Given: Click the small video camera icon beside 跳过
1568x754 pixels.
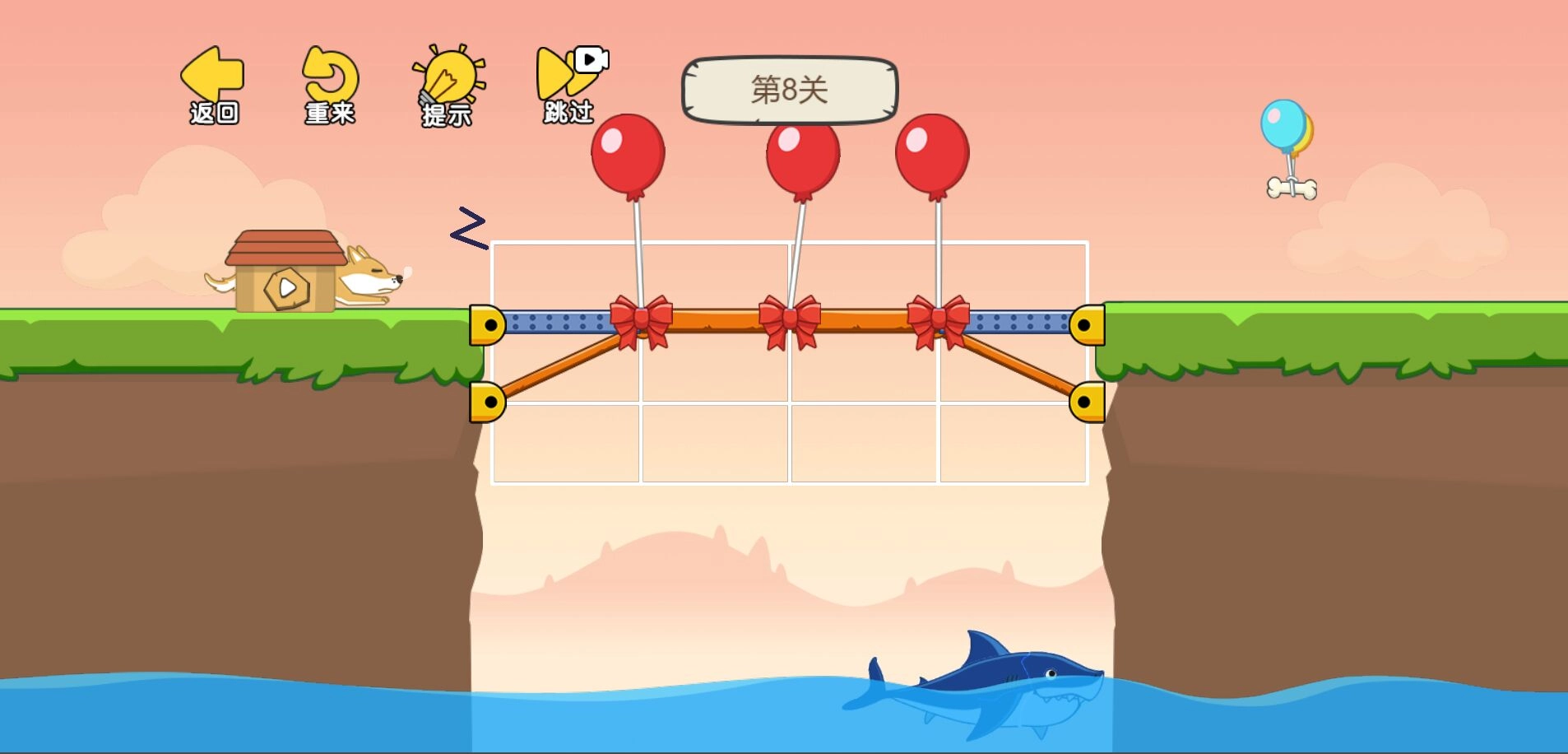Looking at the screenshot, I should 590,58.
